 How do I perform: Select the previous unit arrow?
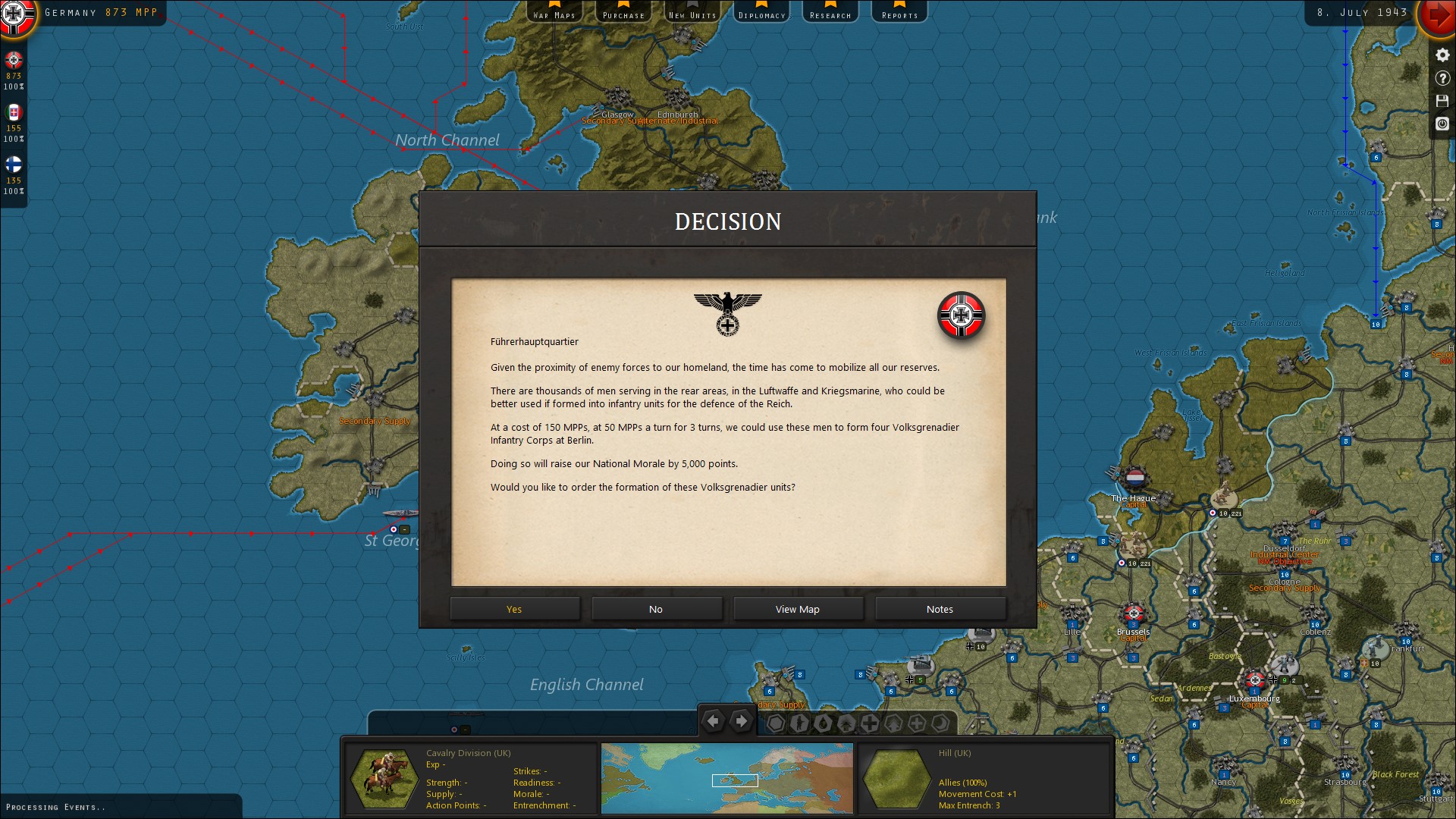click(713, 721)
